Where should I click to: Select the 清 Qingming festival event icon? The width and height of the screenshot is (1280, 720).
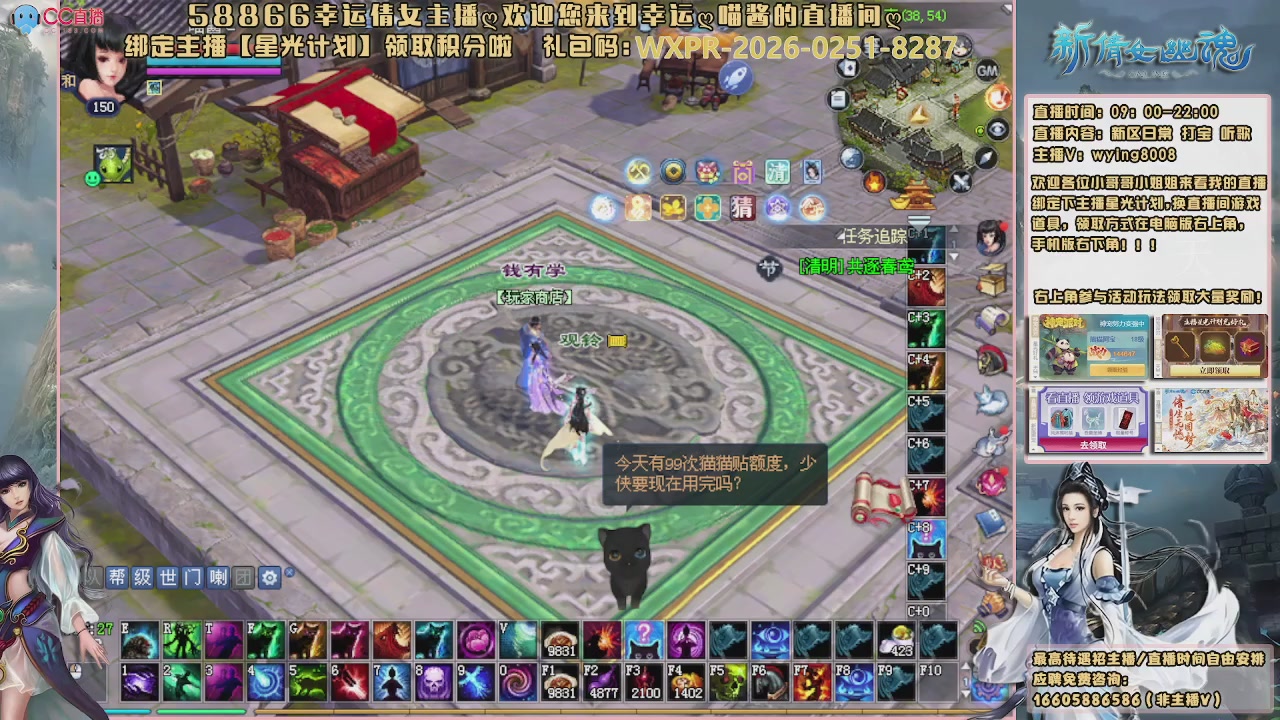tap(778, 172)
